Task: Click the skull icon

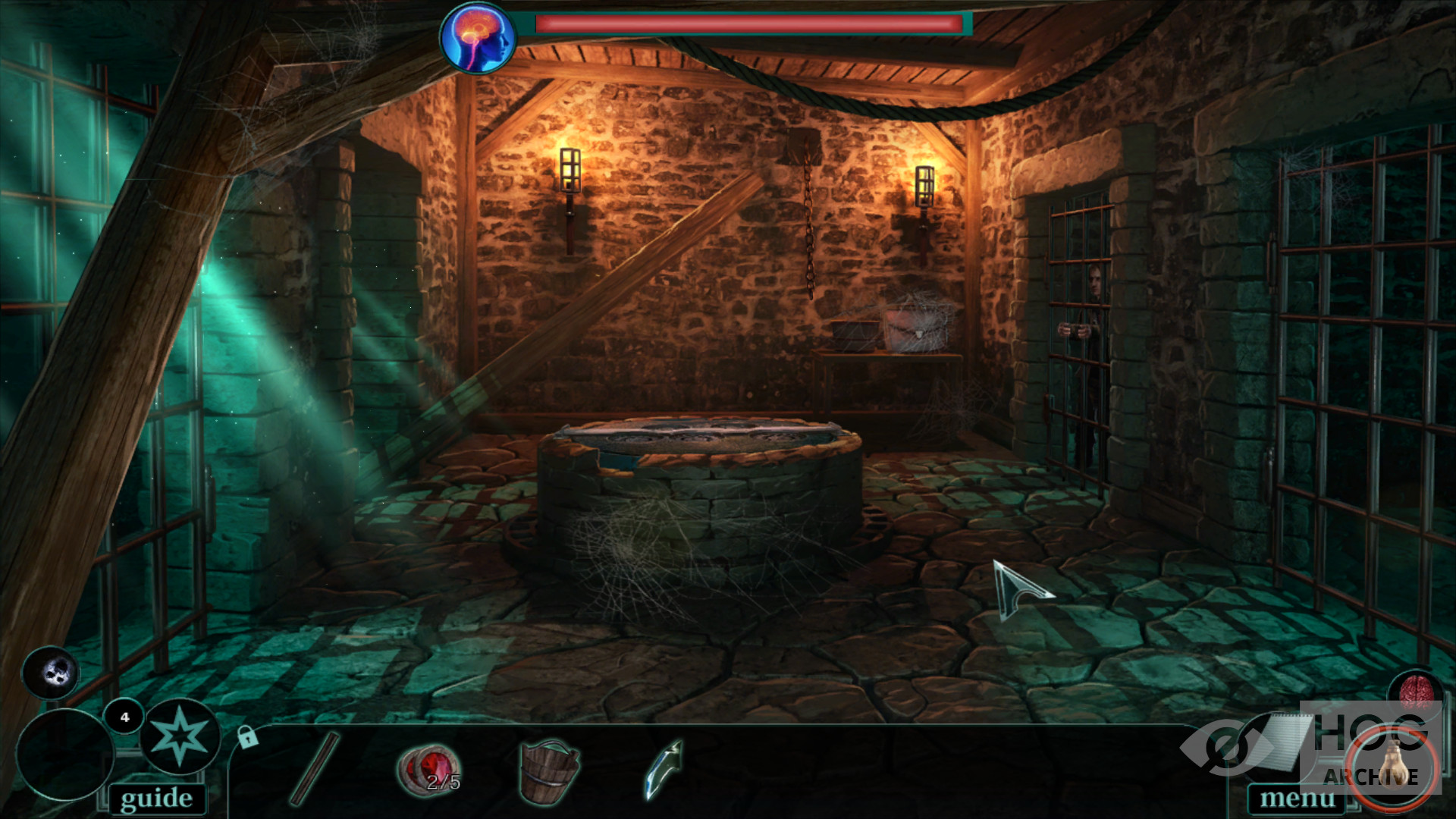Action: (52, 672)
